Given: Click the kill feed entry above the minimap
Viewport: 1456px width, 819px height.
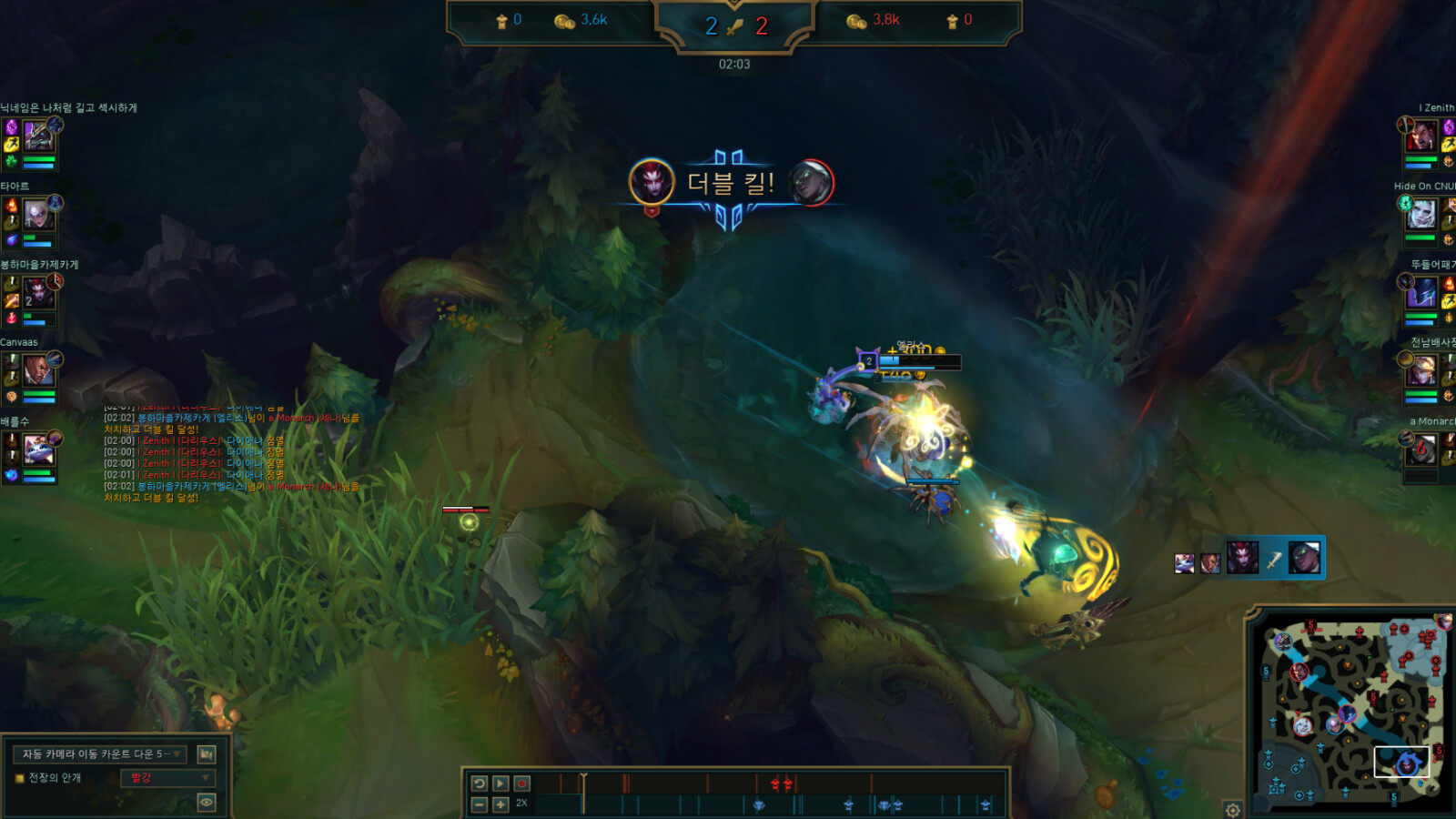Looking at the screenshot, I should (x=1249, y=558).
